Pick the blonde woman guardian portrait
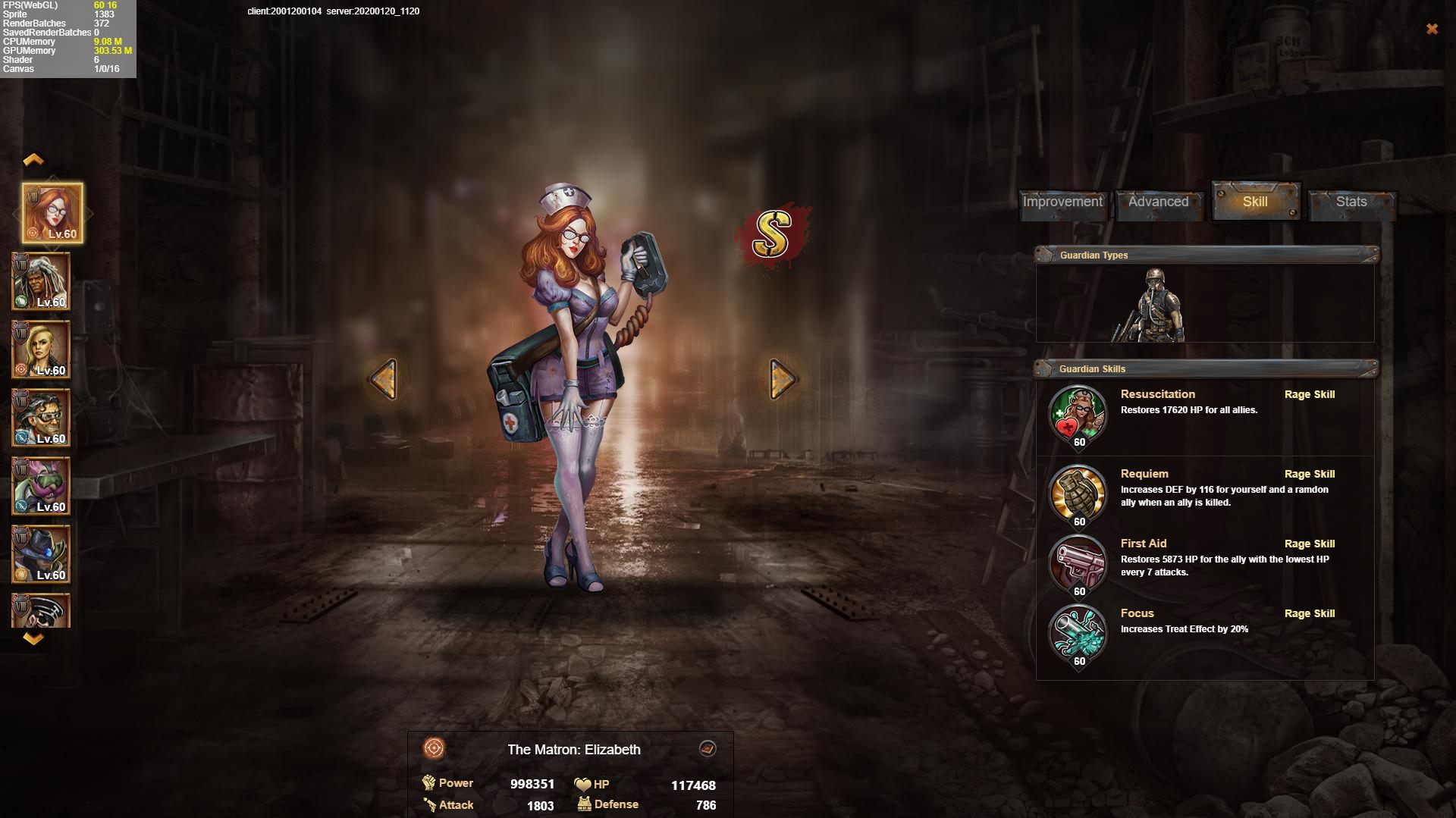1456x818 pixels. (x=41, y=349)
